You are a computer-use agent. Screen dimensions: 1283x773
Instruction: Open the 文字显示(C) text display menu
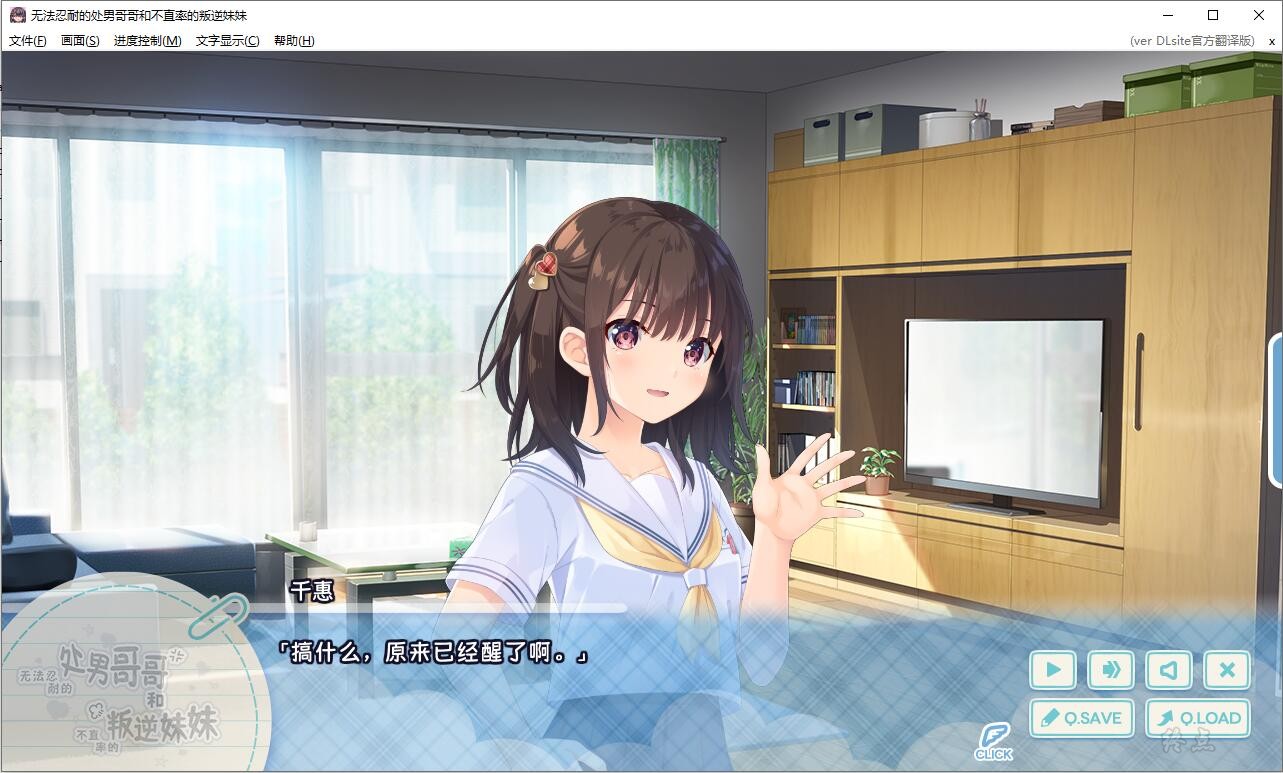click(226, 40)
